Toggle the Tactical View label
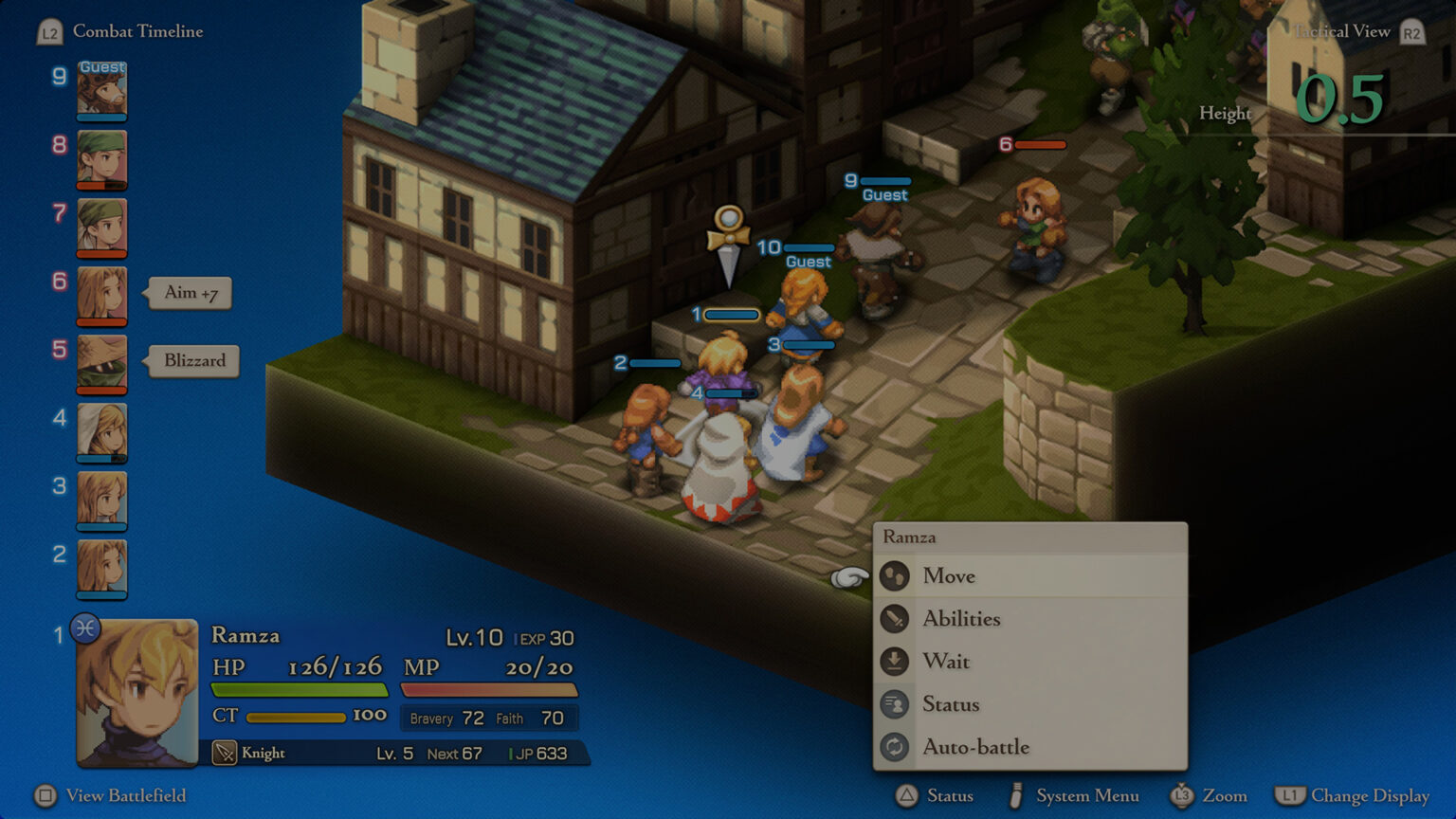The height and width of the screenshot is (819, 1456). tap(1342, 31)
